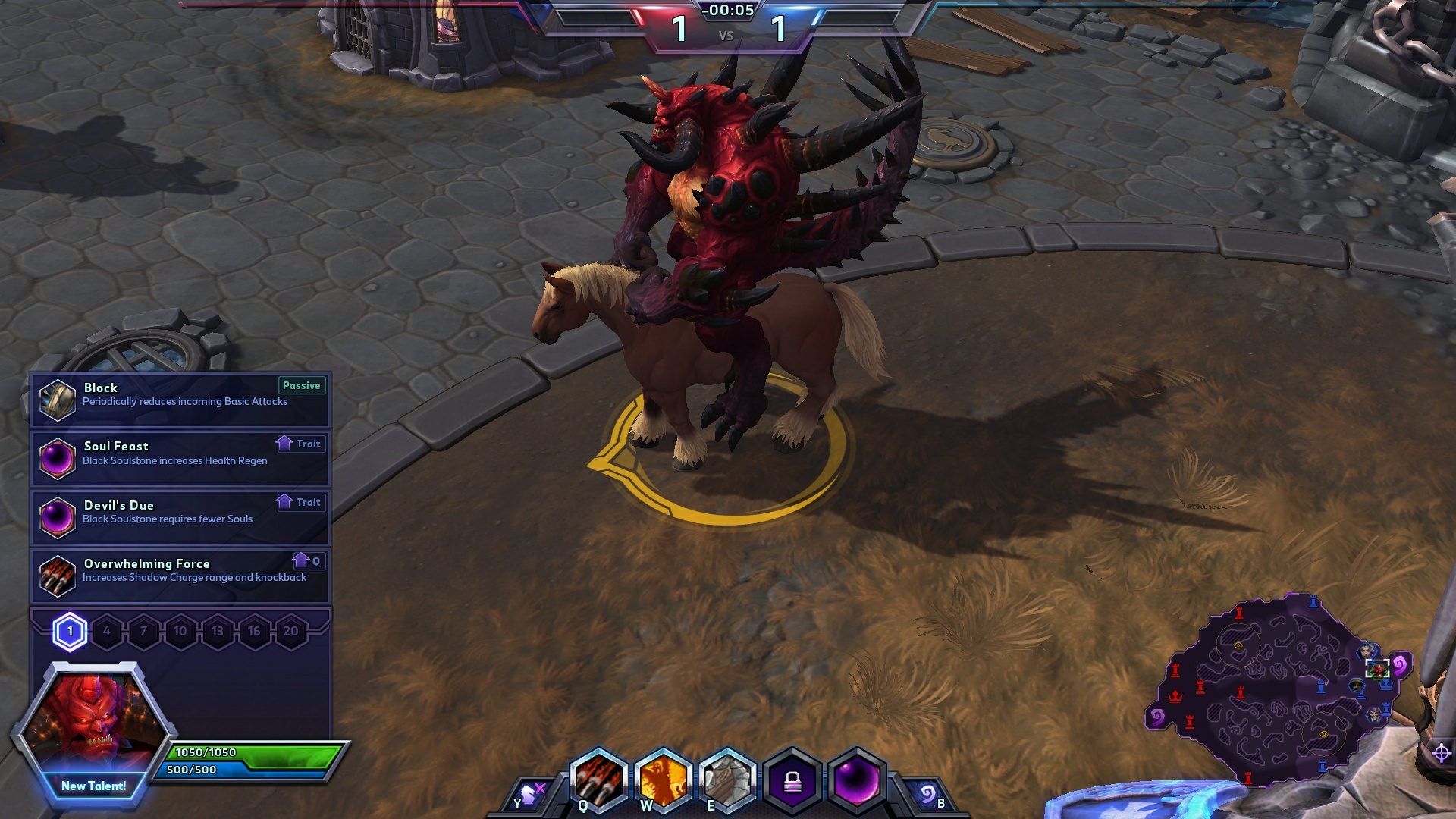Image resolution: width=1456 pixels, height=819 pixels.
Task: Use the Fire Stomp W ability
Action: coord(664,781)
